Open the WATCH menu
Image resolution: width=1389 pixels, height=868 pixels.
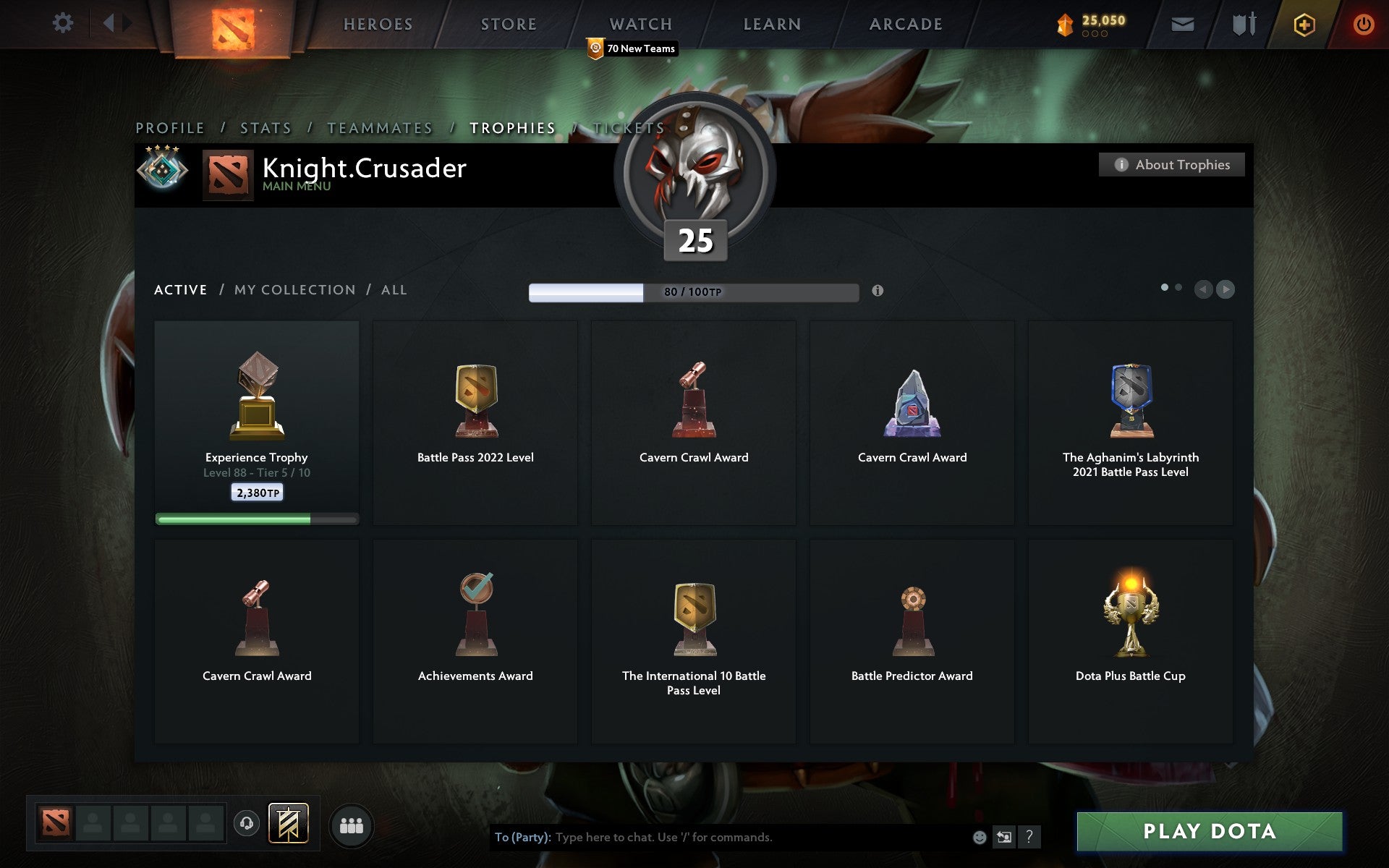pos(640,24)
